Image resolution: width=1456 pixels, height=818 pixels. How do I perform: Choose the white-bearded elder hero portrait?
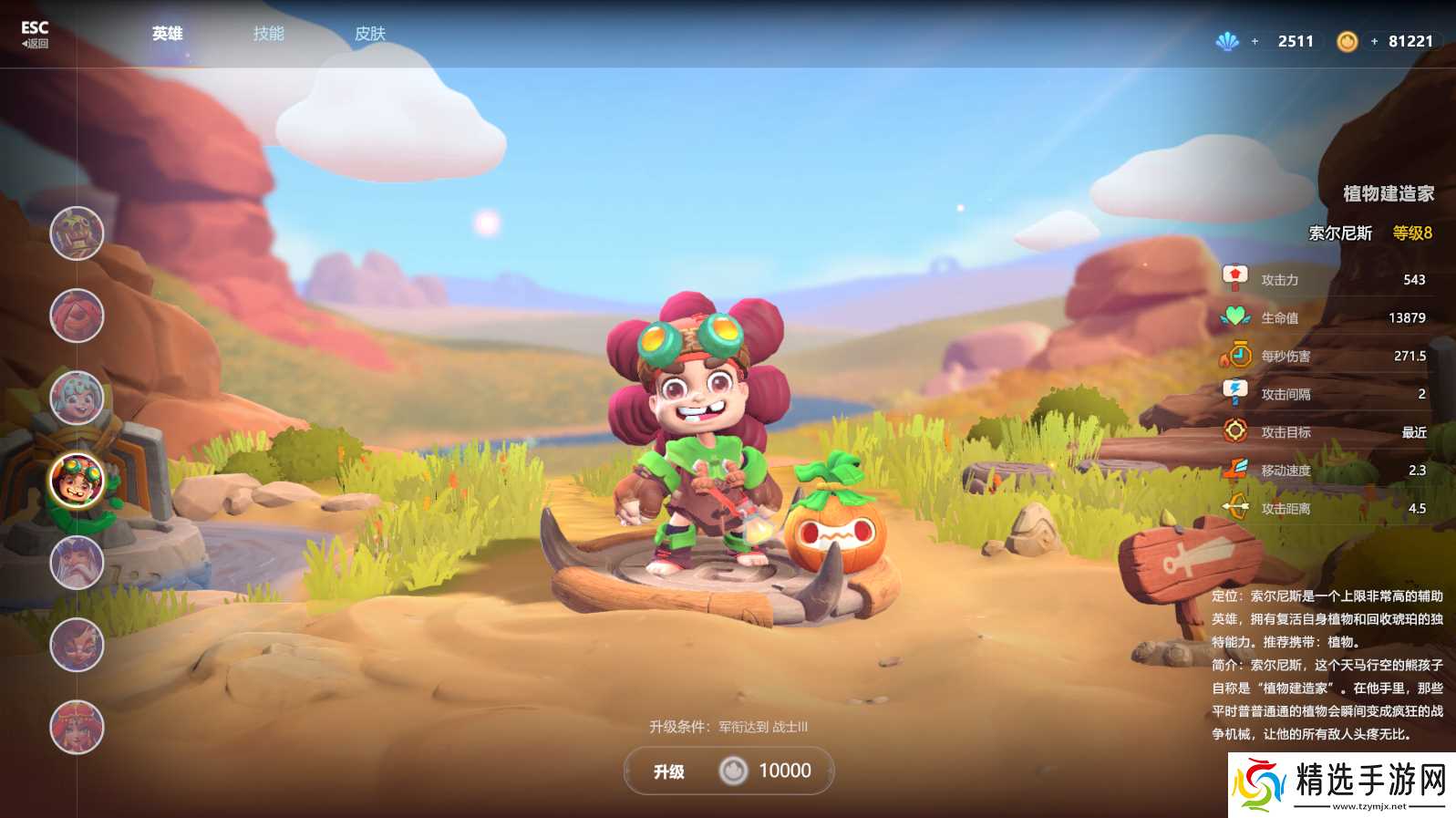(77, 563)
